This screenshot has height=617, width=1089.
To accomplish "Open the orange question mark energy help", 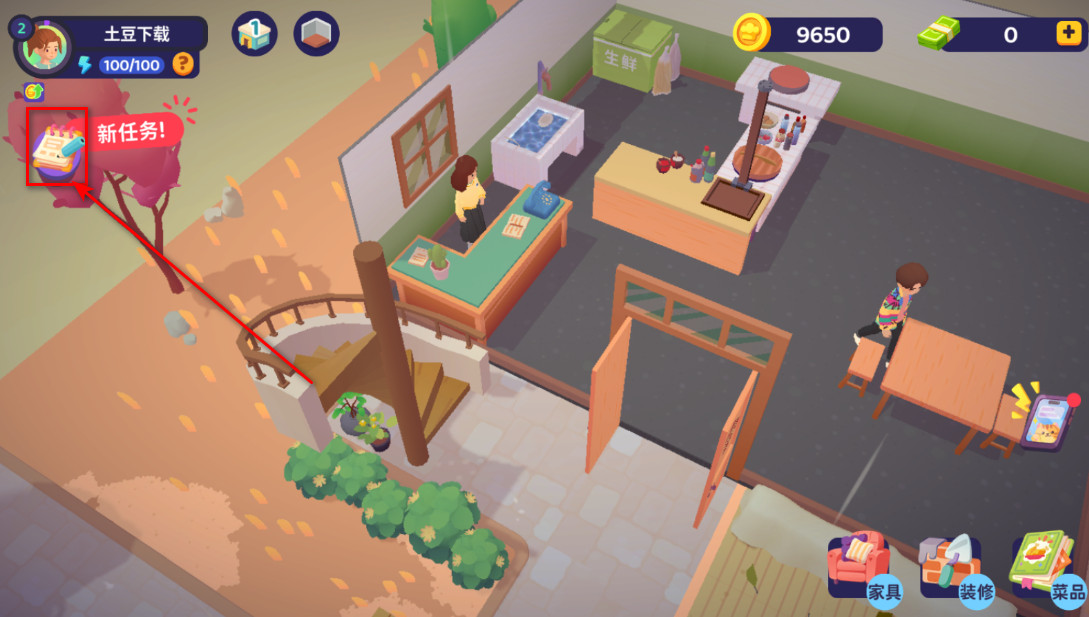I will [182, 64].
